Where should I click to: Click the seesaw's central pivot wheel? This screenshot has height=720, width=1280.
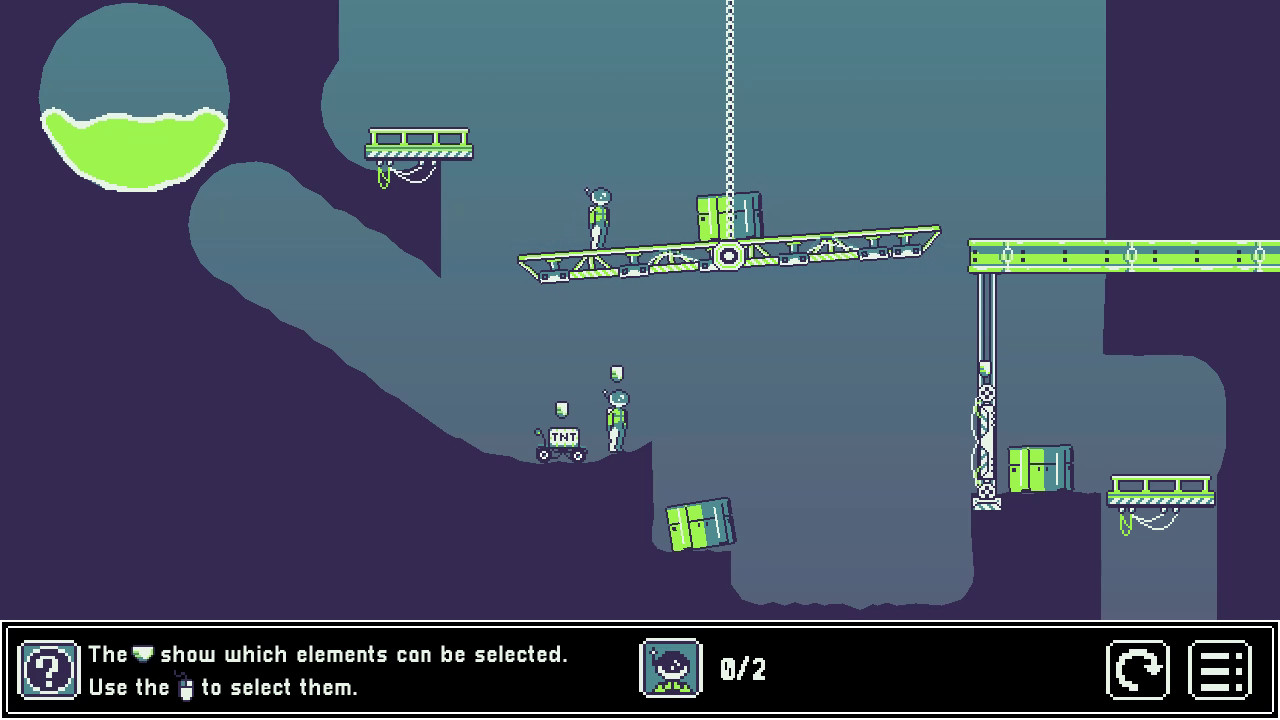pyautogui.click(x=727, y=255)
